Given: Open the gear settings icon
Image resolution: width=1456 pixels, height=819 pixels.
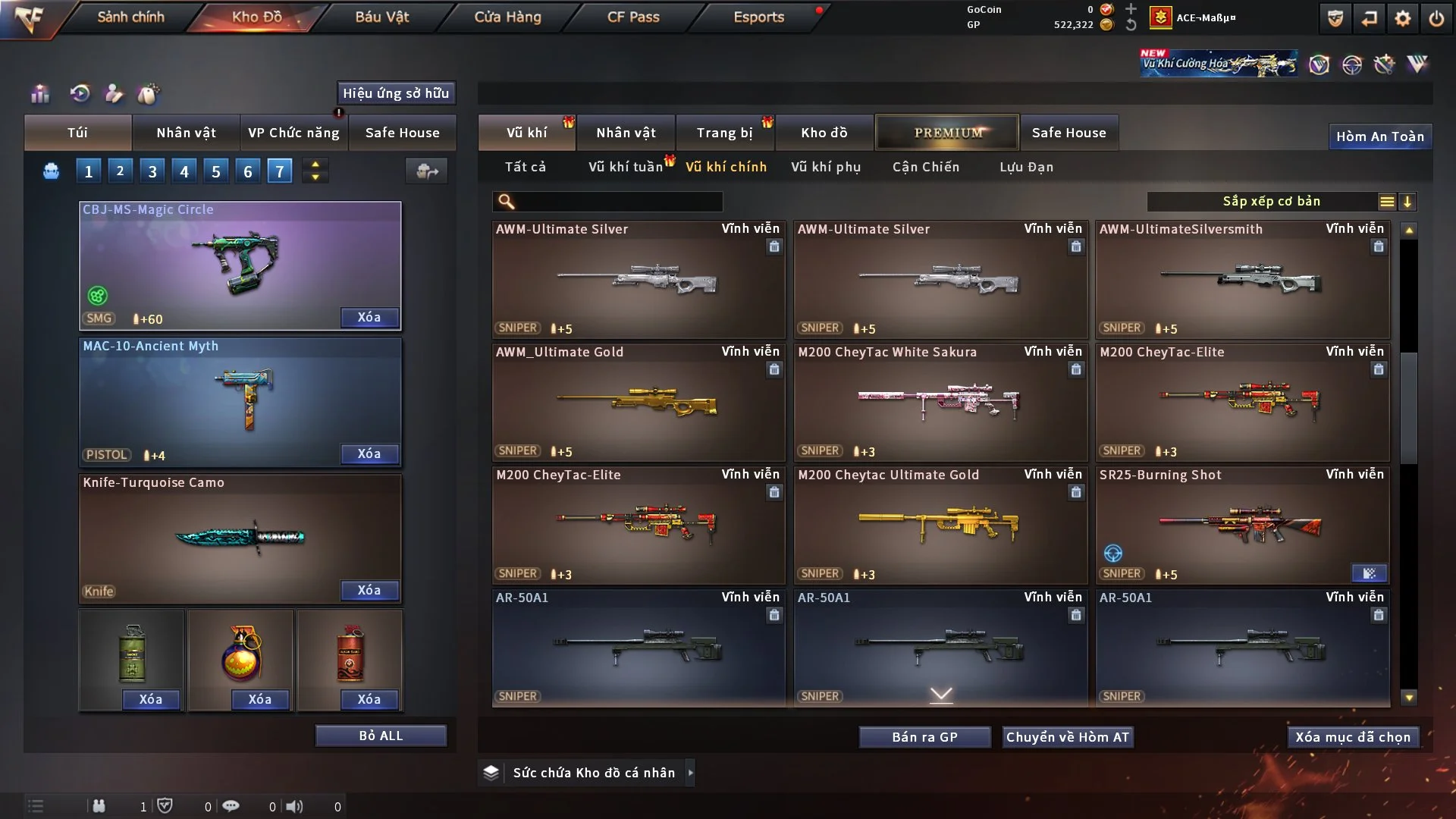Looking at the screenshot, I should tap(1402, 18).
